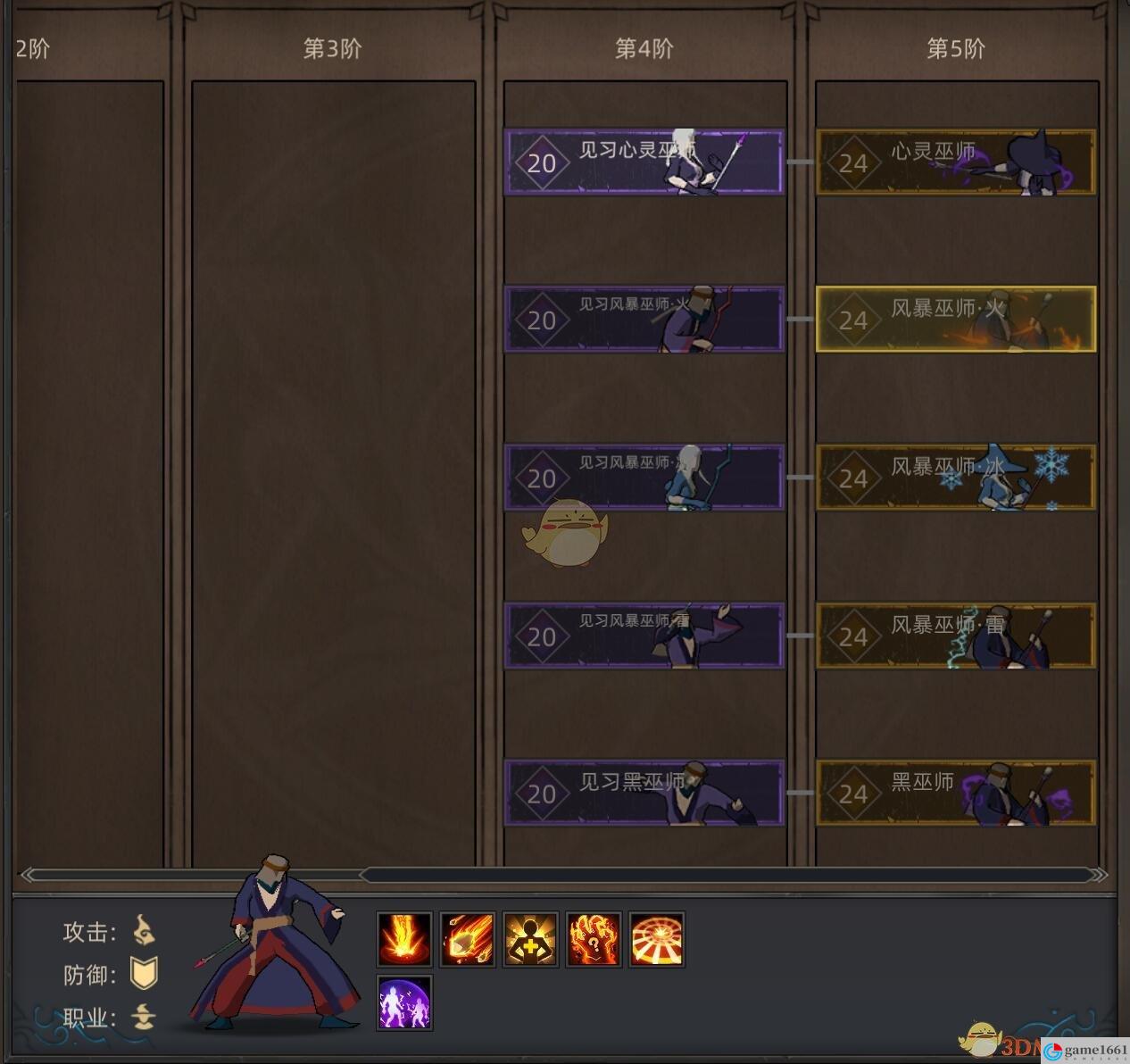Select the 见习黑巫师 class node

644,793
